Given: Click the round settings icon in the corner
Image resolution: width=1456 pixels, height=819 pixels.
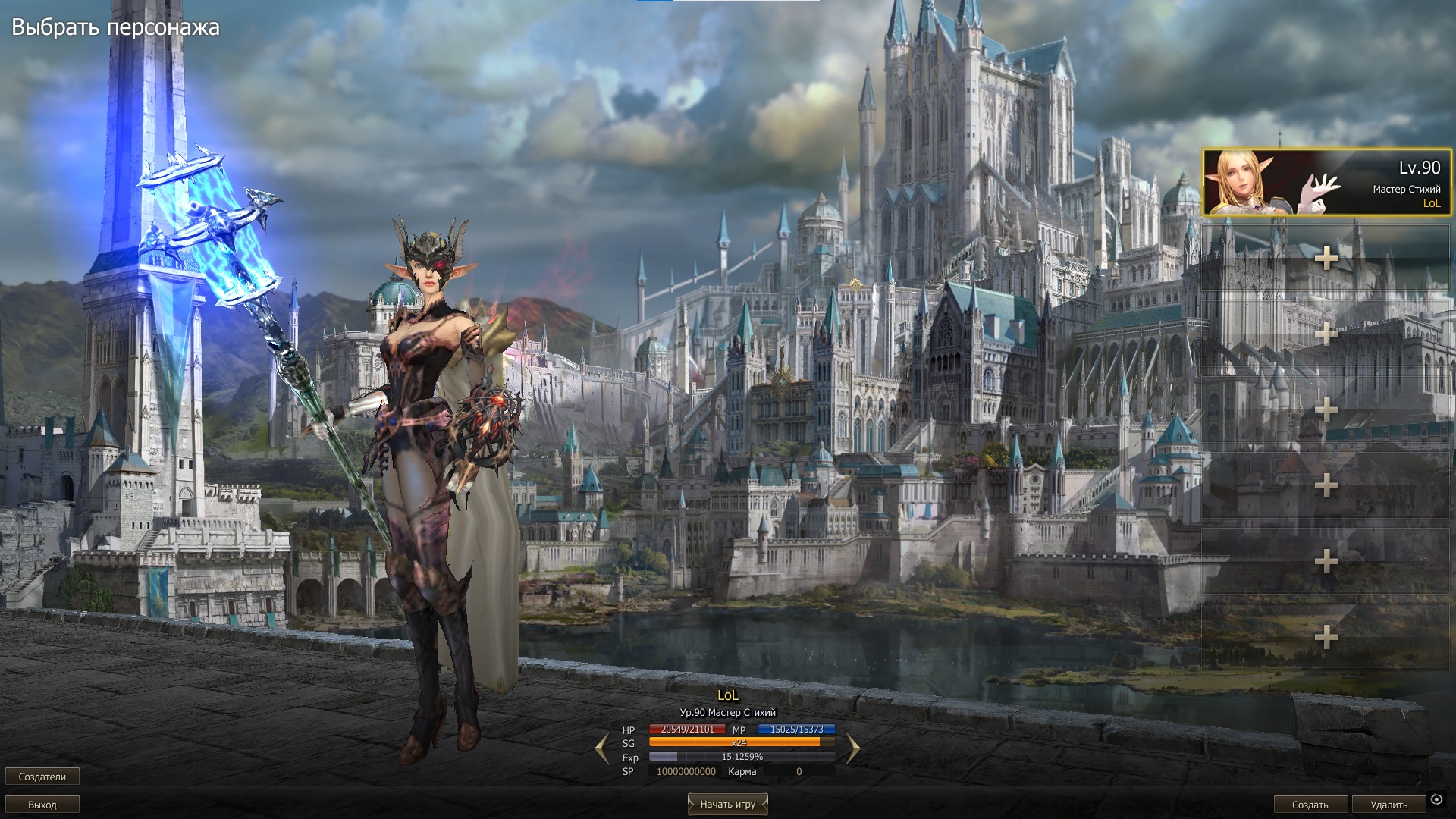Looking at the screenshot, I should [x=1436, y=799].
